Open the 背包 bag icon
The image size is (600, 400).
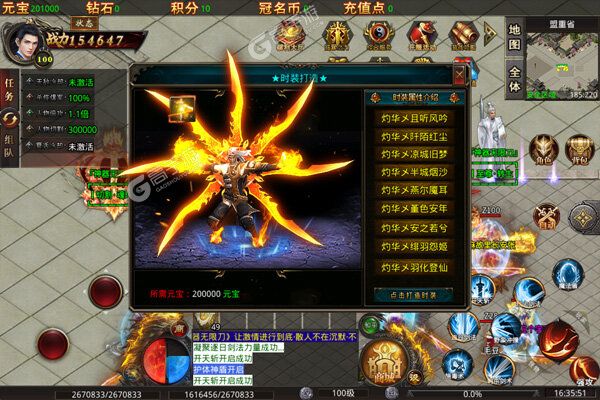tap(578, 148)
